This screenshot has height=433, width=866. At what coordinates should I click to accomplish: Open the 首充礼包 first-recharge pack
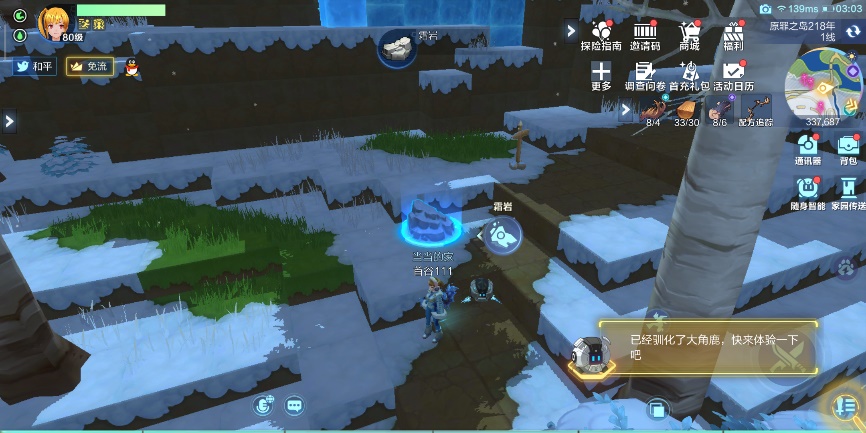(x=689, y=75)
